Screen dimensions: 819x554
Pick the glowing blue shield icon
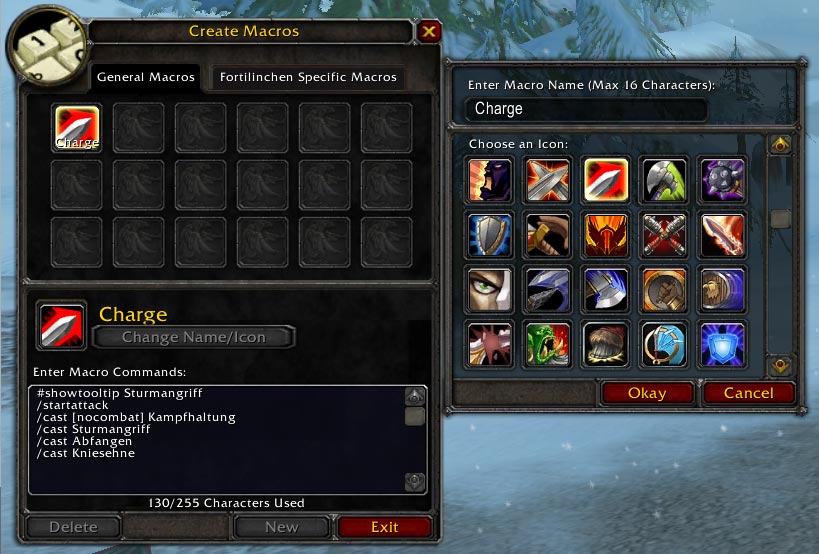[722, 343]
